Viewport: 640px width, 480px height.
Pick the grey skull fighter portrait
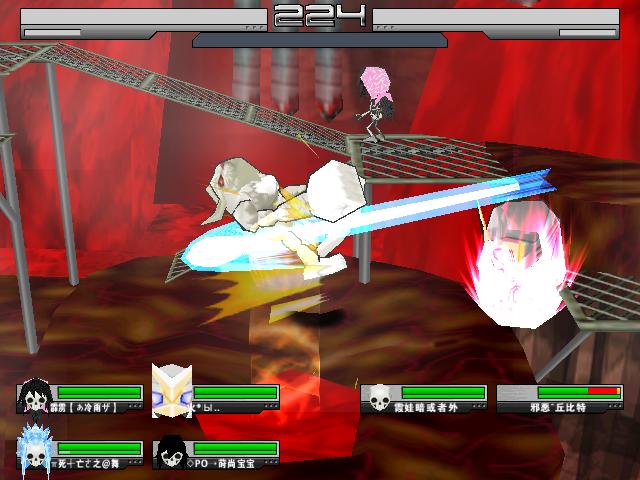click(x=379, y=400)
